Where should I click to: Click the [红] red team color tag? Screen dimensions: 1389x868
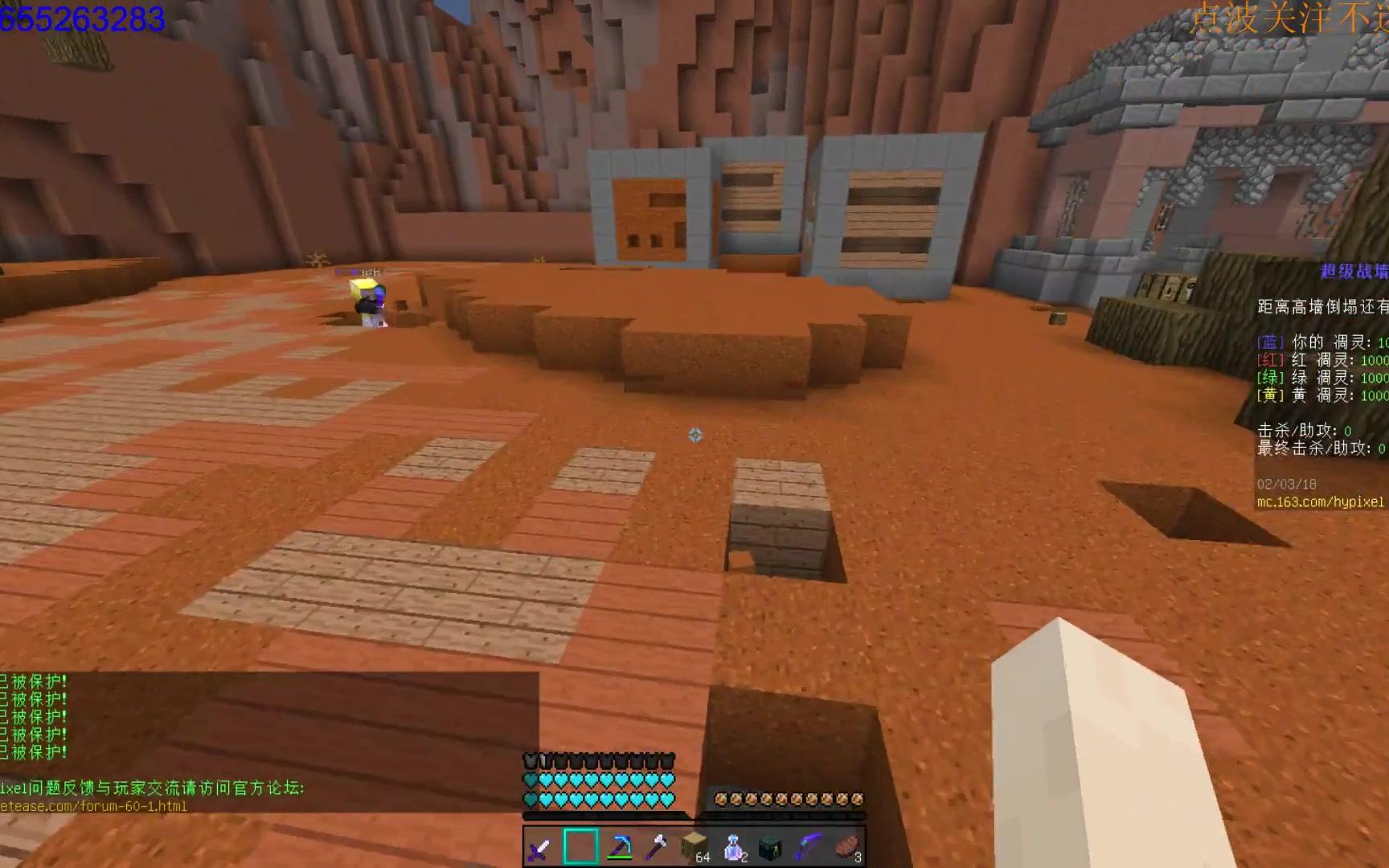[x=1268, y=361]
